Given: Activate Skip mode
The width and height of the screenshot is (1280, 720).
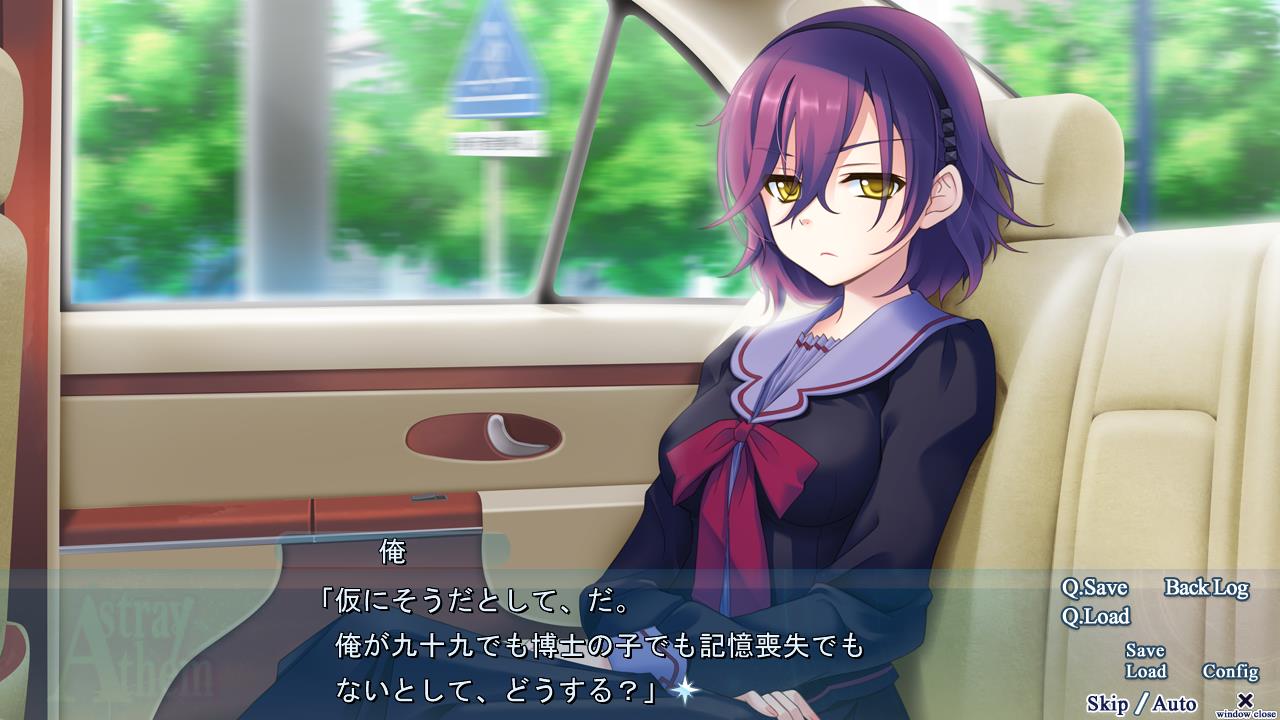Looking at the screenshot, I should click(x=1107, y=704).
